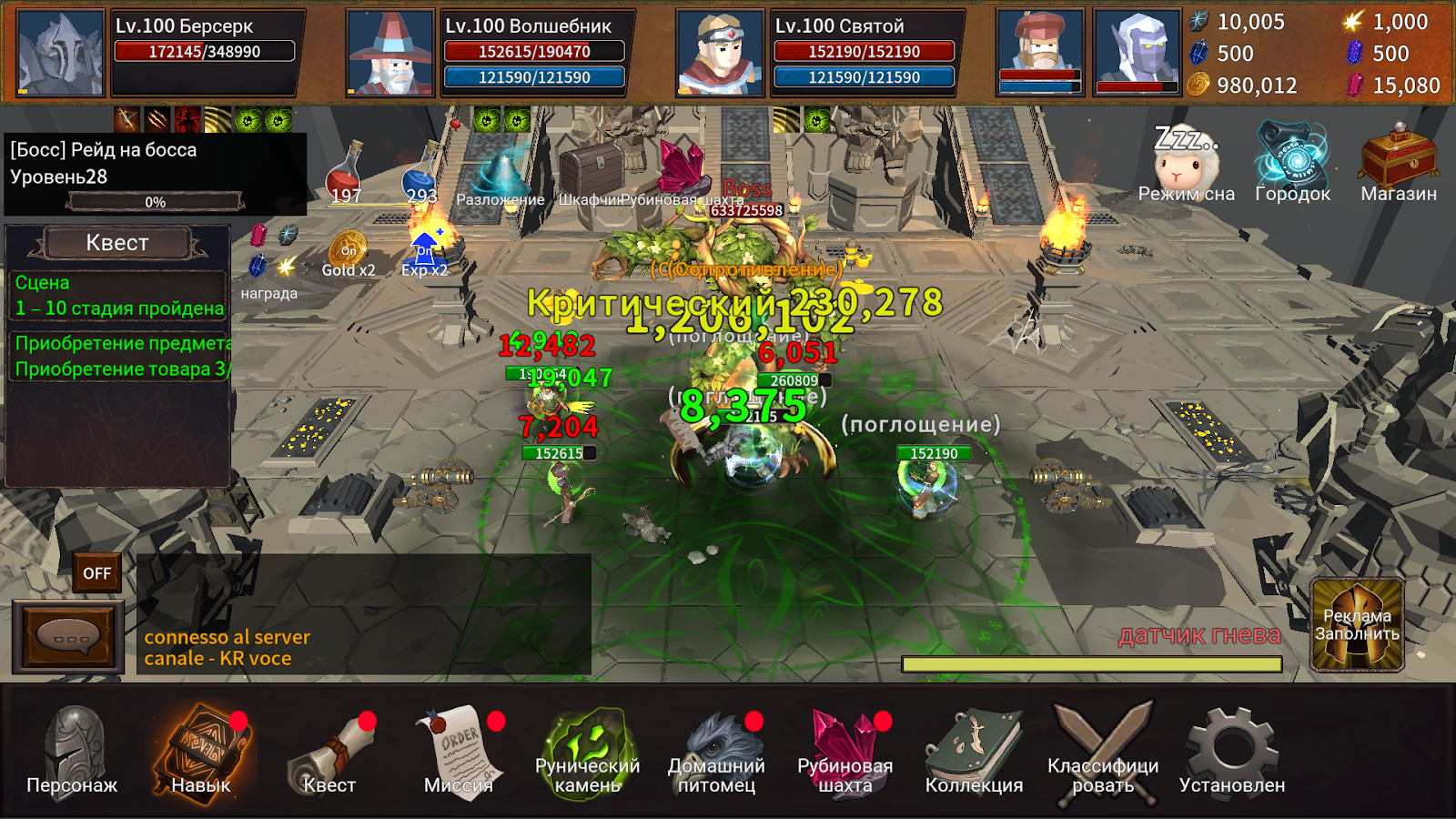This screenshot has height=819, width=1456.
Task: Select the Берсерк hero portrait
Action: pyautogui.click(x=61, y=53)
